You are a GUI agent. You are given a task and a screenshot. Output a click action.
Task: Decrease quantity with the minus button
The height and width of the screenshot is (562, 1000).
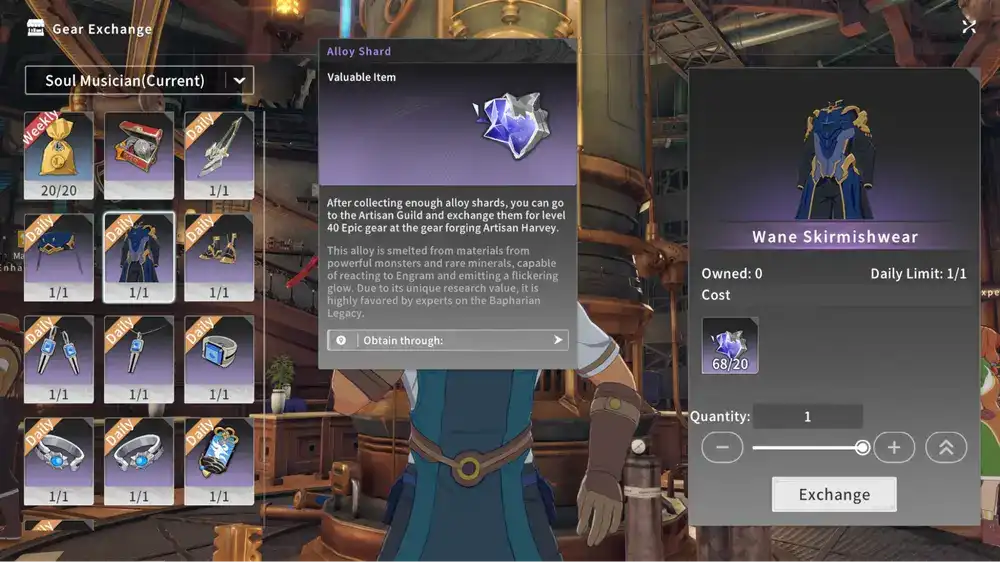pos(722,448)
